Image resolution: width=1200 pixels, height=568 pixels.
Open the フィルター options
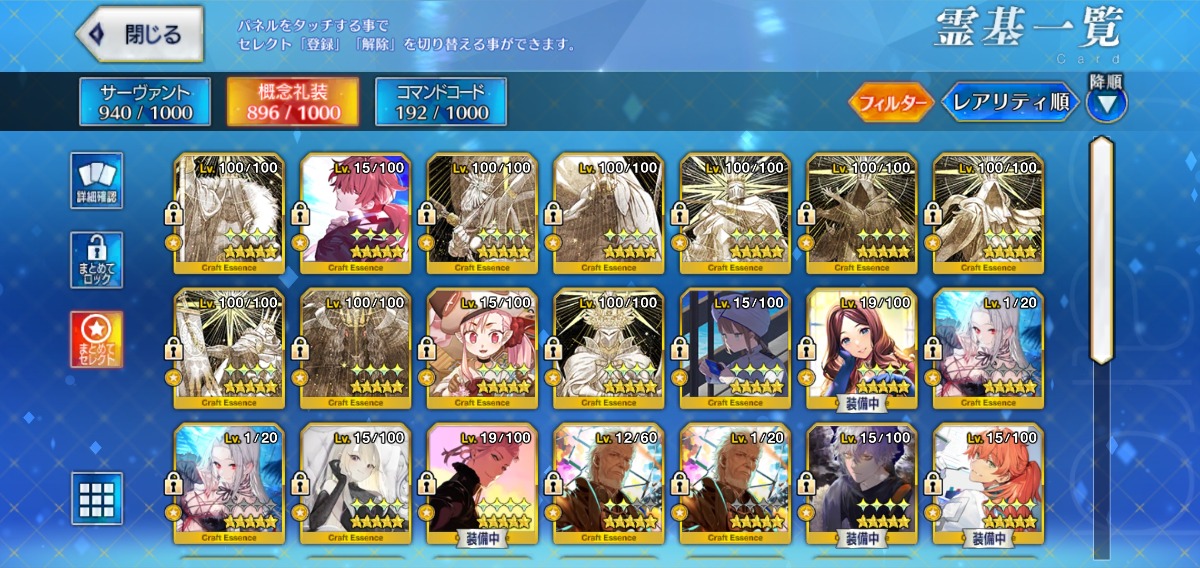point(891,102)
